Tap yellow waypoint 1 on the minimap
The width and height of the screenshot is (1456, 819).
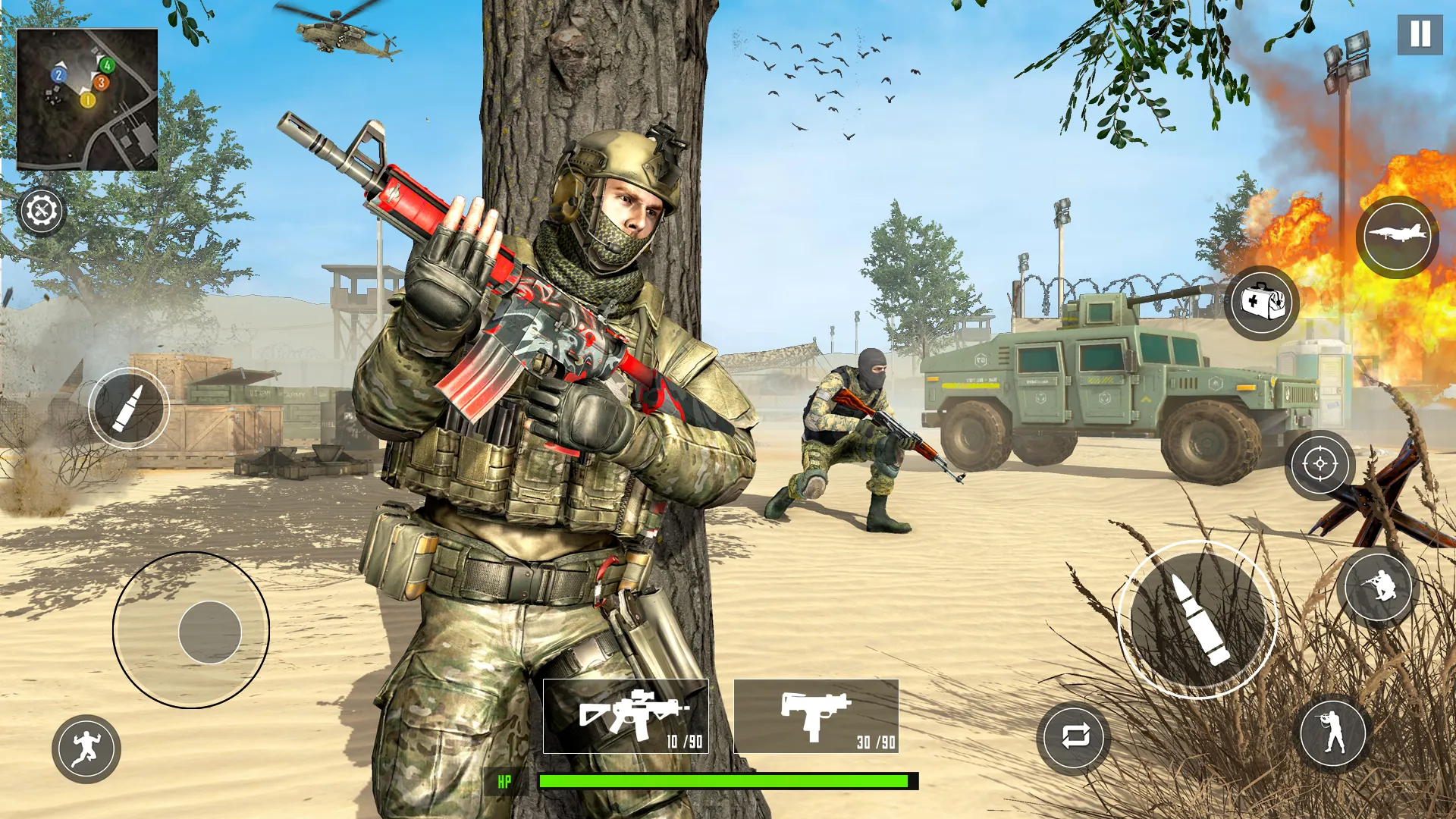88,100
